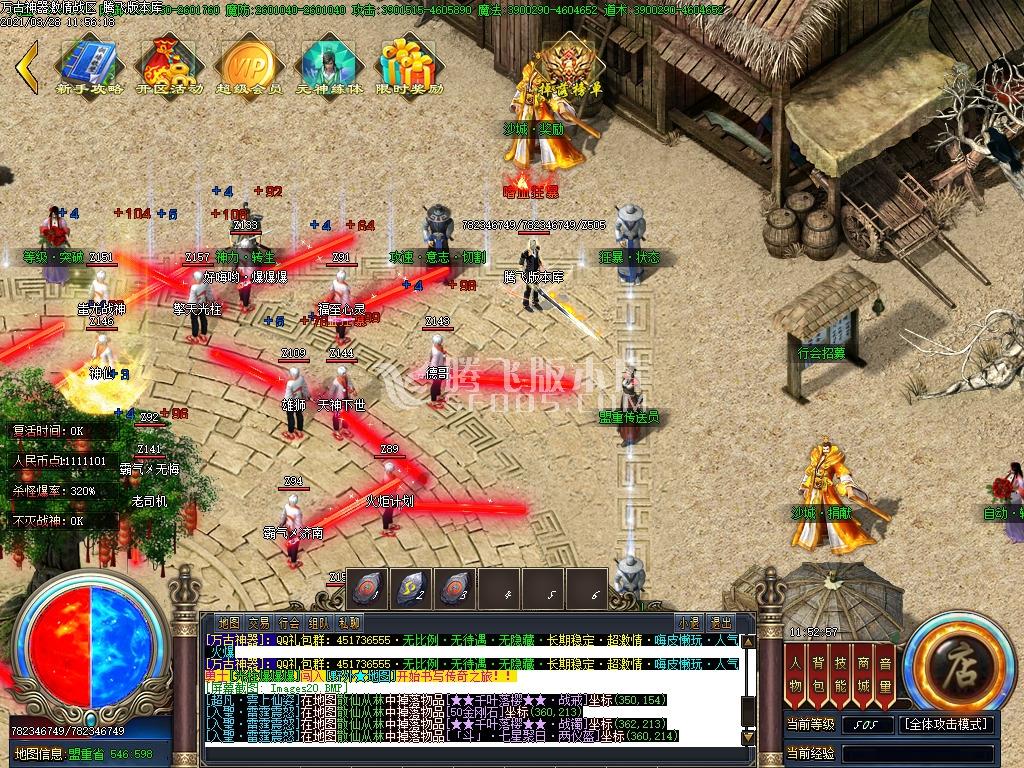This screenshot has height=768, width=1024.
Task: Collapse the top icon bar with the yellow arrow
Action: [x=27, y=64]
